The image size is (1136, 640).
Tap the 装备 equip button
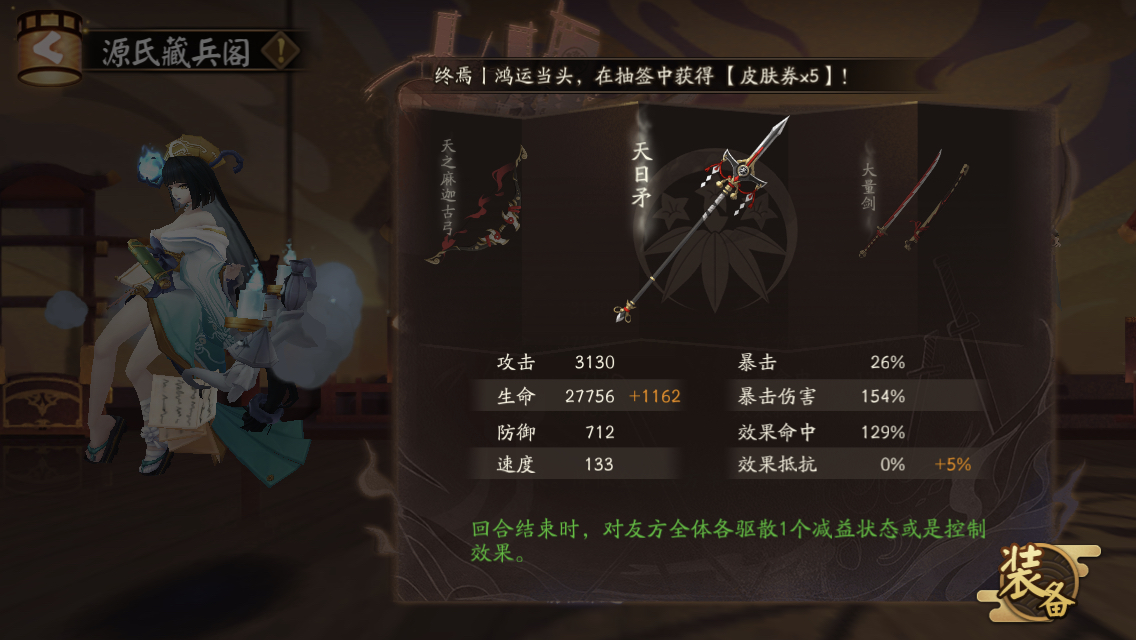(x=1038, y=582)
